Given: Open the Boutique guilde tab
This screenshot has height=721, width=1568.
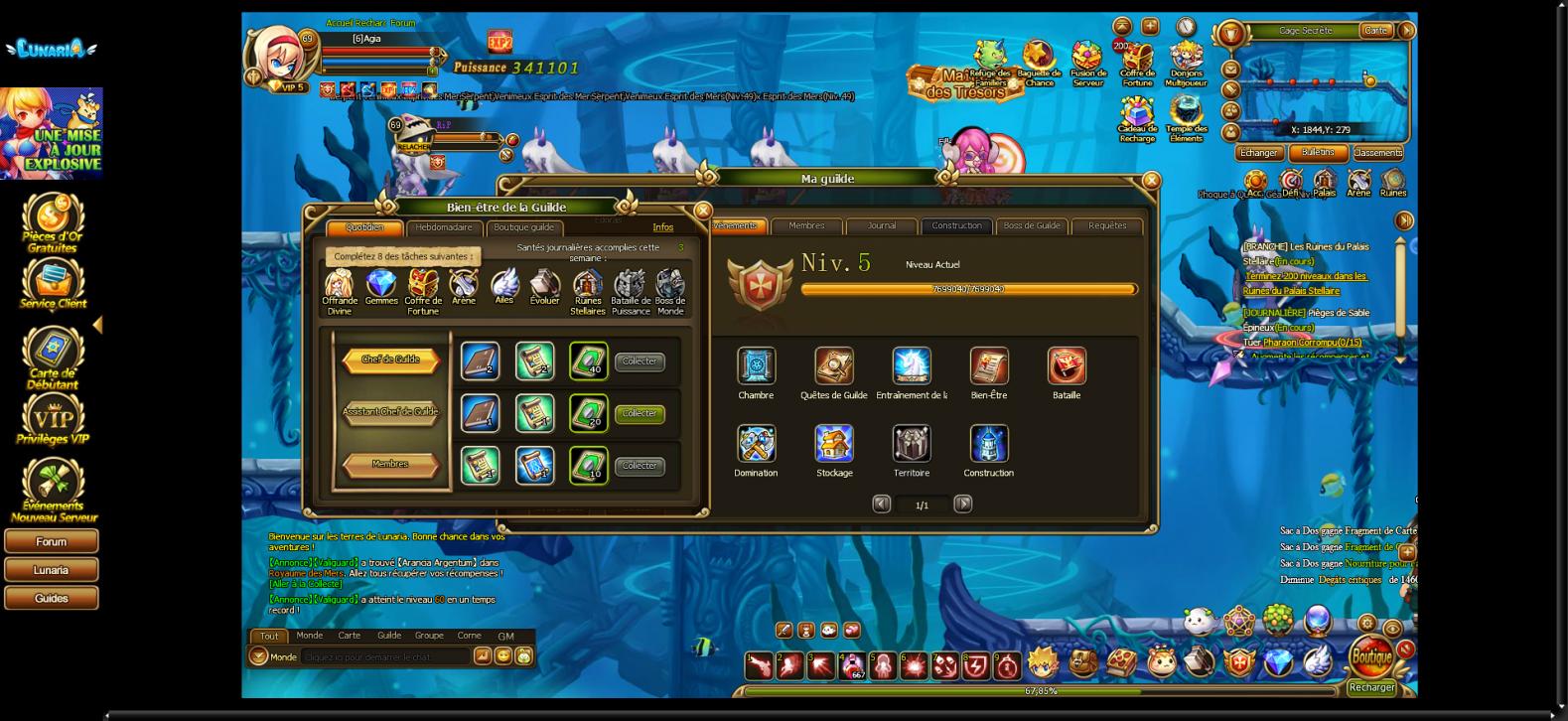Looking at the screenshot, I should [523, 227].
